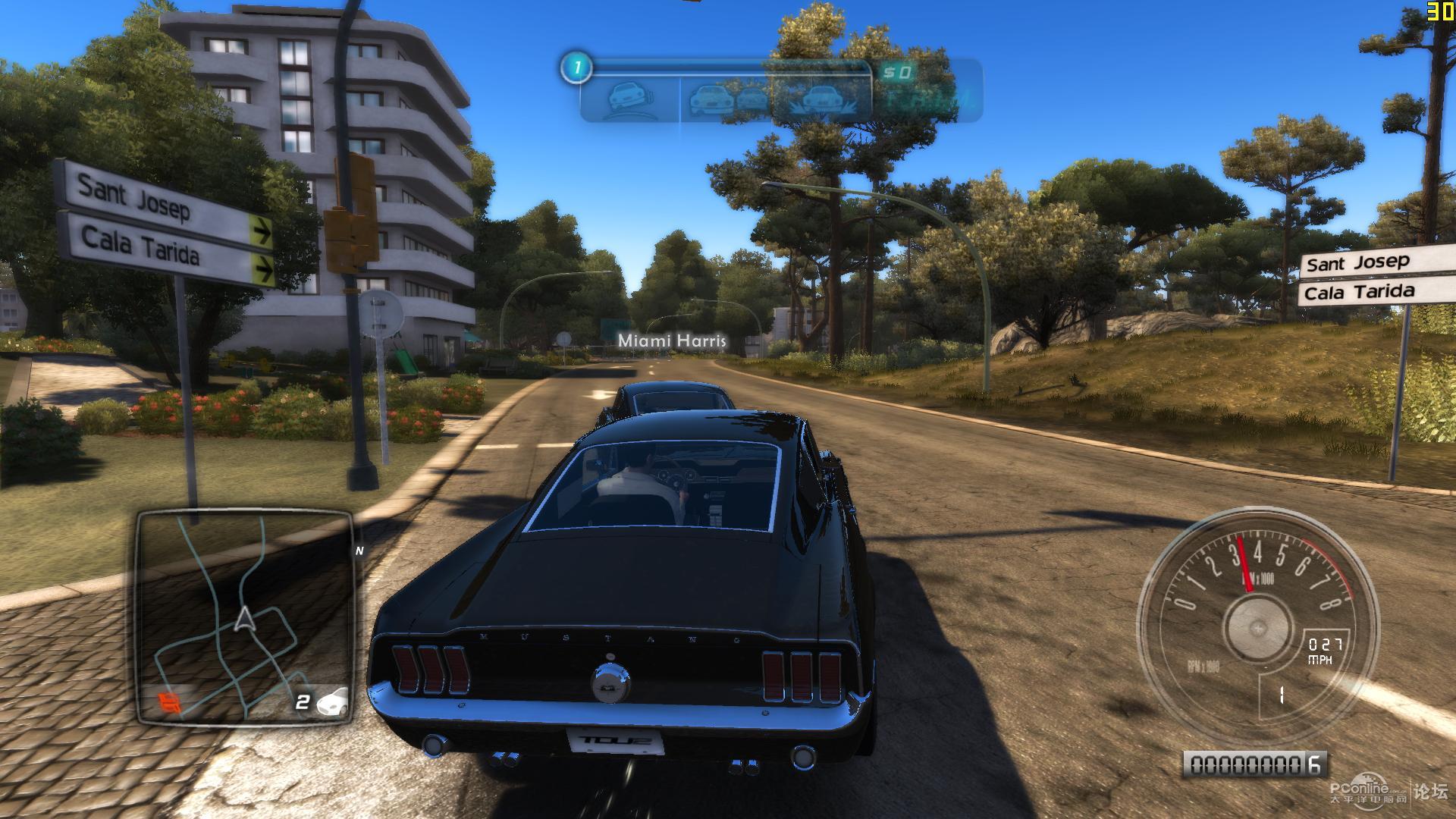Image resolution: width=1456 pixels, height=819 pixels.
Task: Click the white car icon on the minimap
Action: coord(333,701)
